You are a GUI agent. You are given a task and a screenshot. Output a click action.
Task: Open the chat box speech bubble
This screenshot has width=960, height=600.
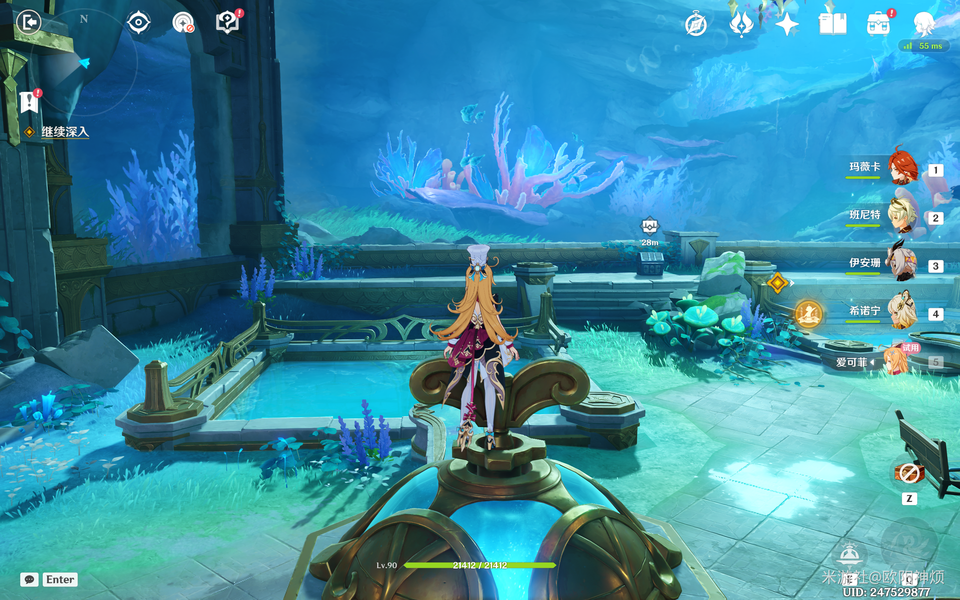click(x=29, y=579)
